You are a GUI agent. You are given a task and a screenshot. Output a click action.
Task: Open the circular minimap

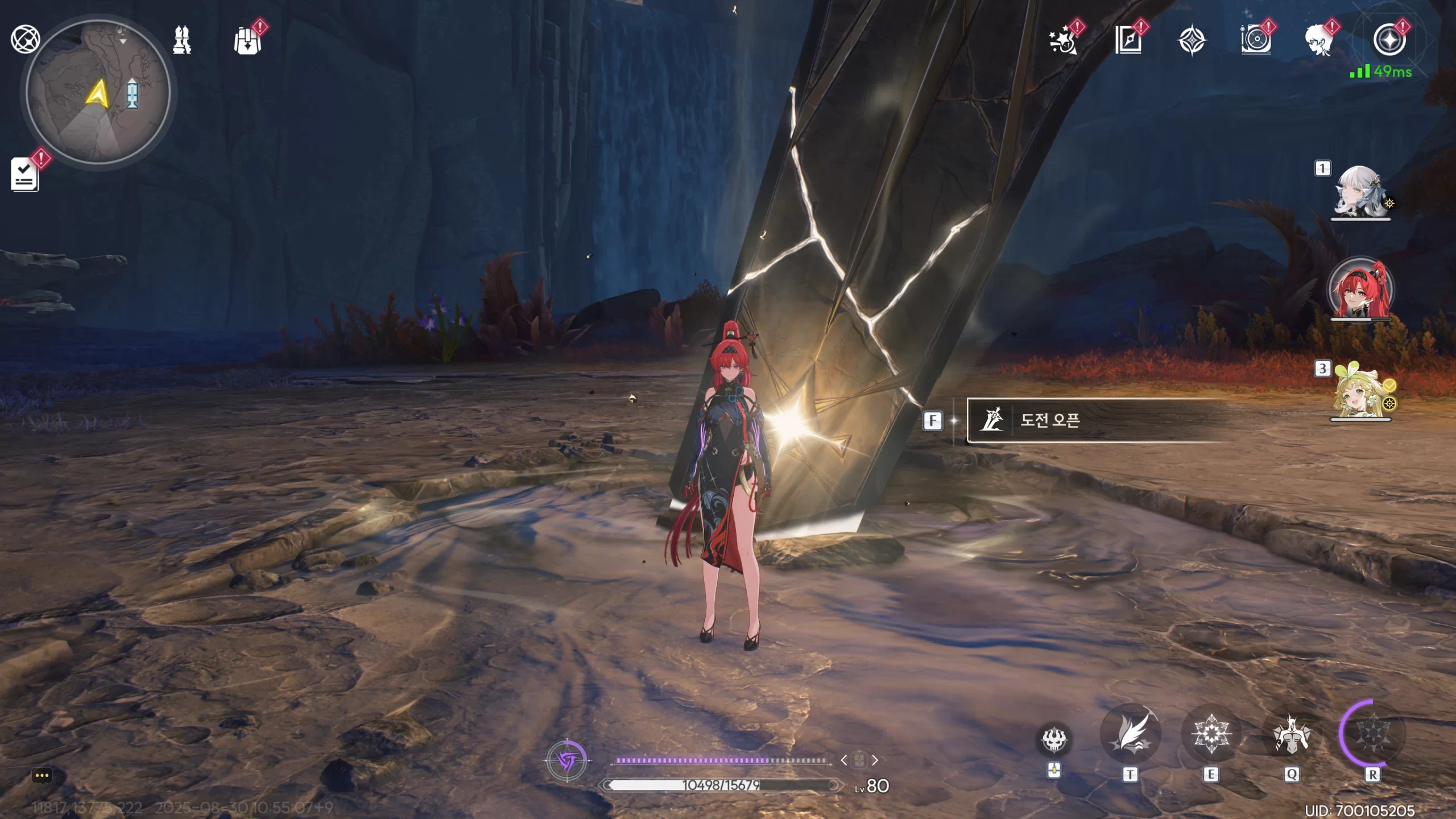coord(98,92)
